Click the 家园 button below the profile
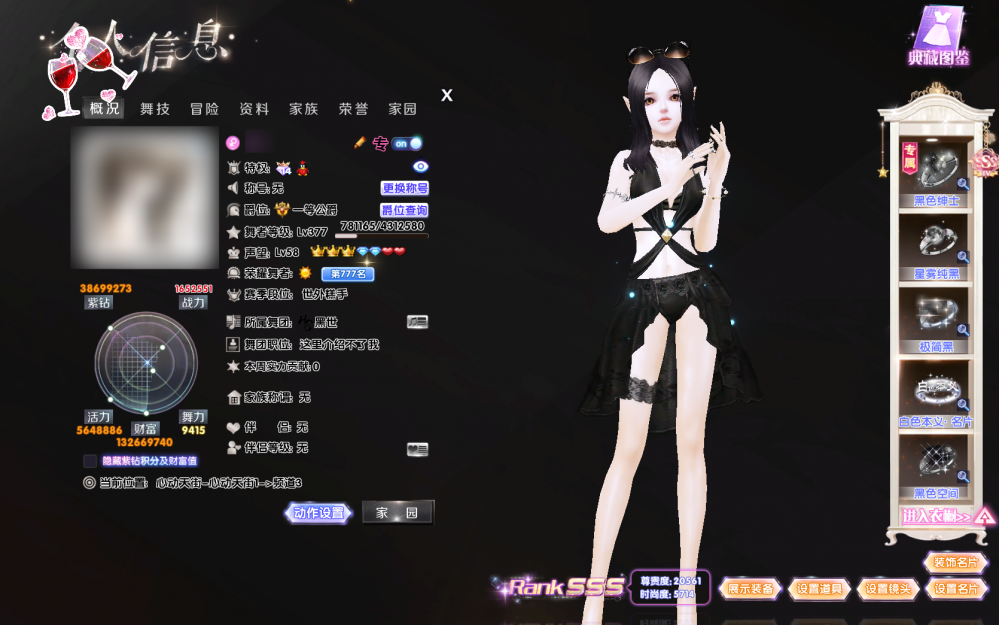This screenshot has height=625, width=999. point(397,513)
